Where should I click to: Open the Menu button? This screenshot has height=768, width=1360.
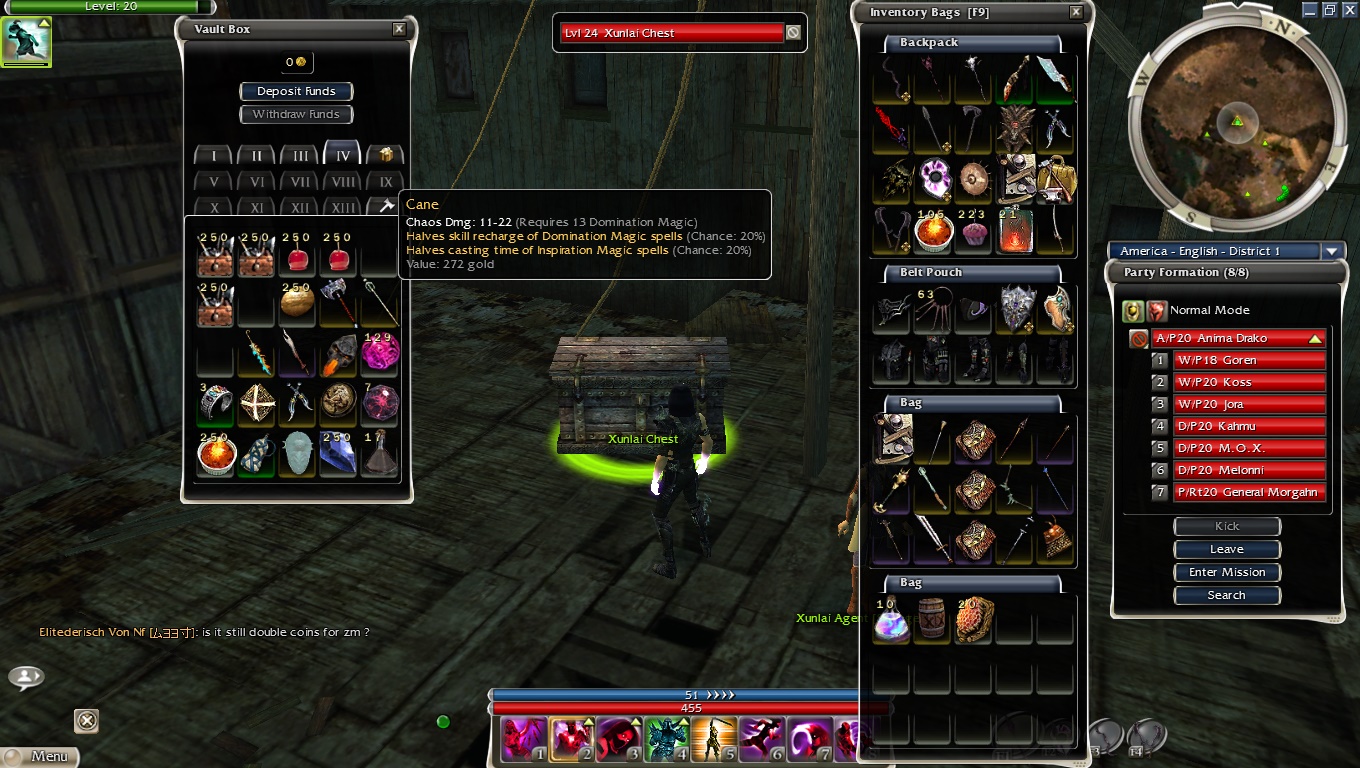[x=40, y=756]
